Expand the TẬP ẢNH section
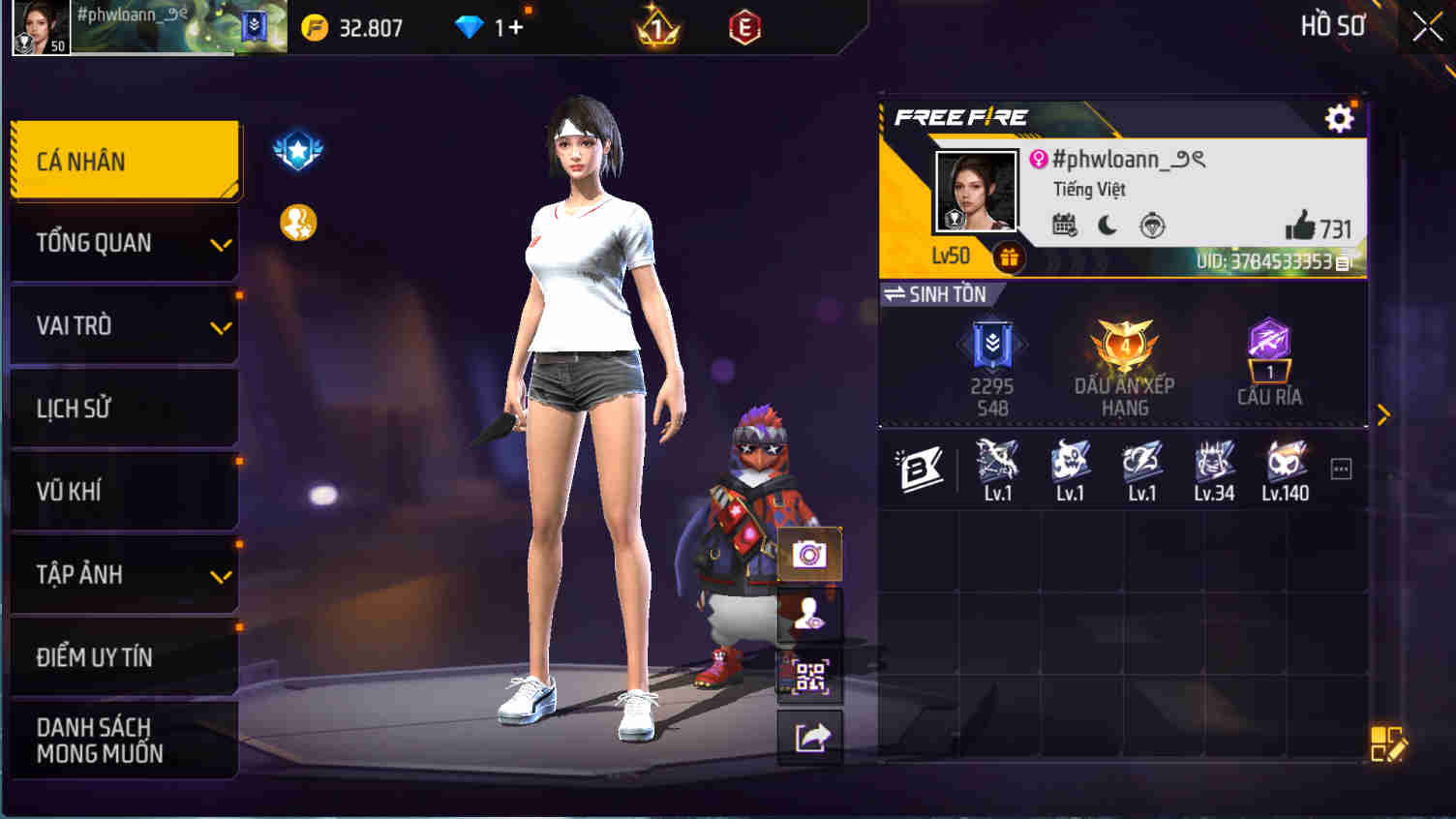Screen dimensions: 1456x819 (124, 574)
